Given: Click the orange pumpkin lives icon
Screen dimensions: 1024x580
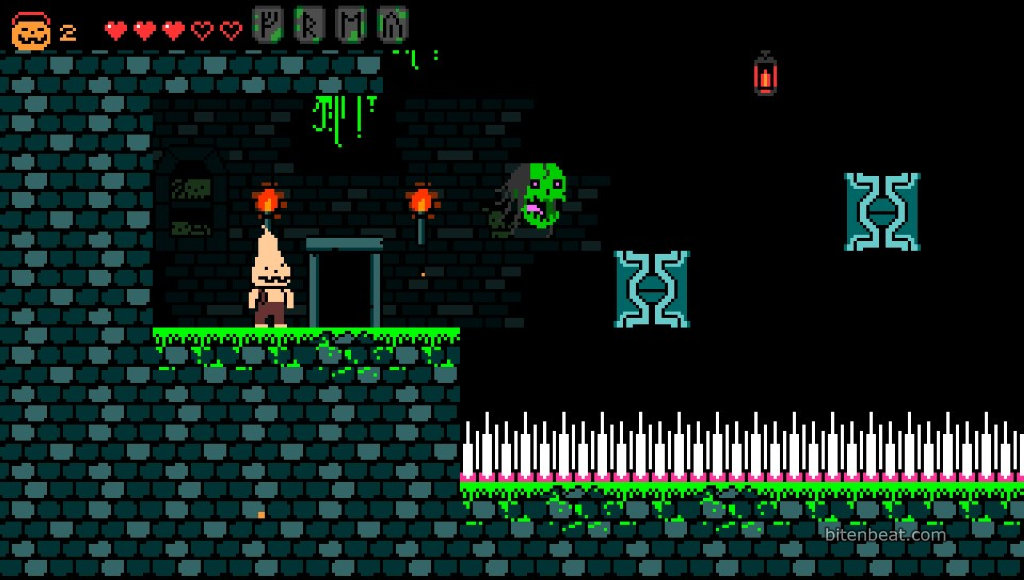Looking at the screenshot, I should tap(30, 32).
